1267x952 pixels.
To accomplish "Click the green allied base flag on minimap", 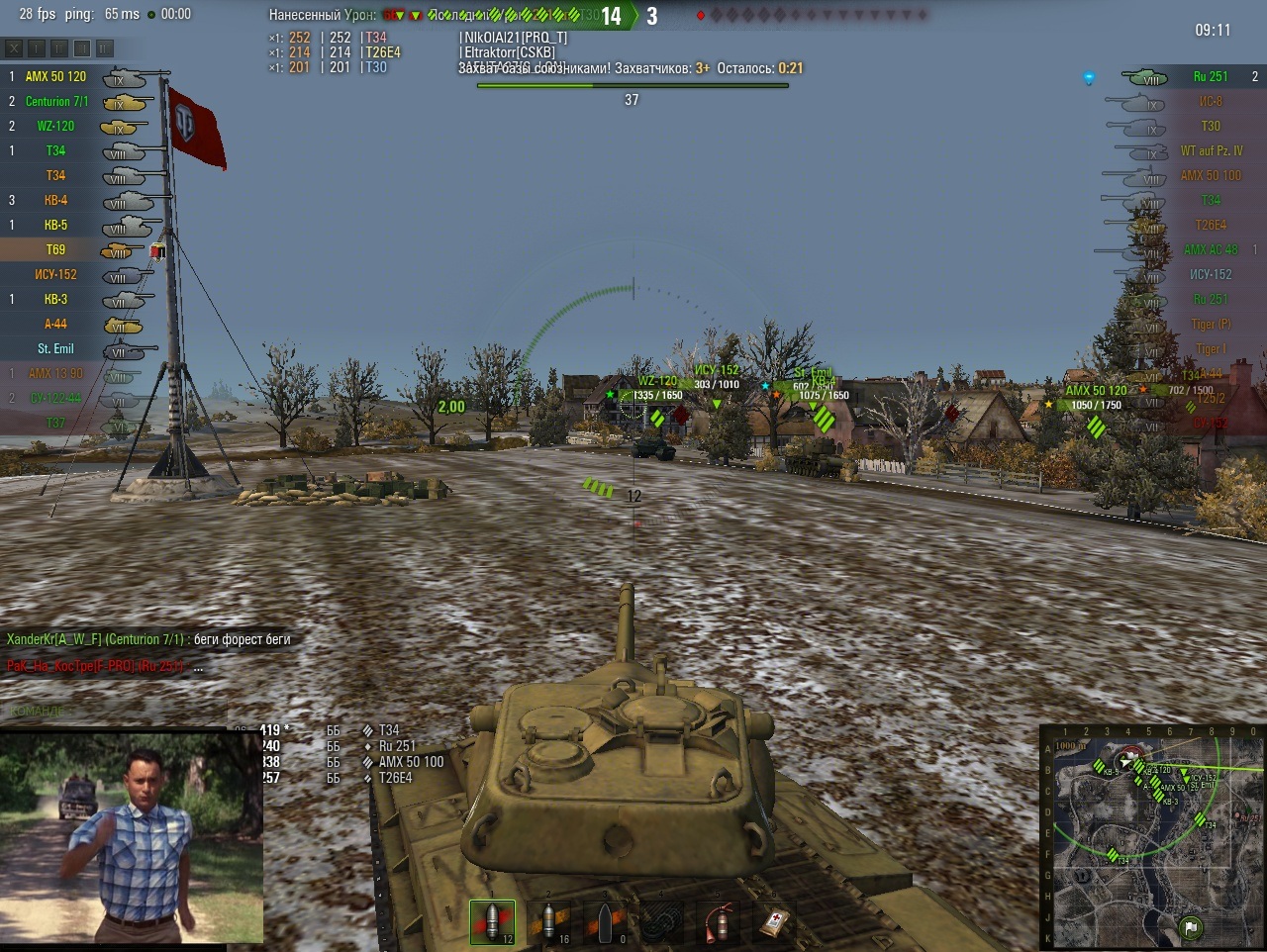I will tap(1190, 927).
